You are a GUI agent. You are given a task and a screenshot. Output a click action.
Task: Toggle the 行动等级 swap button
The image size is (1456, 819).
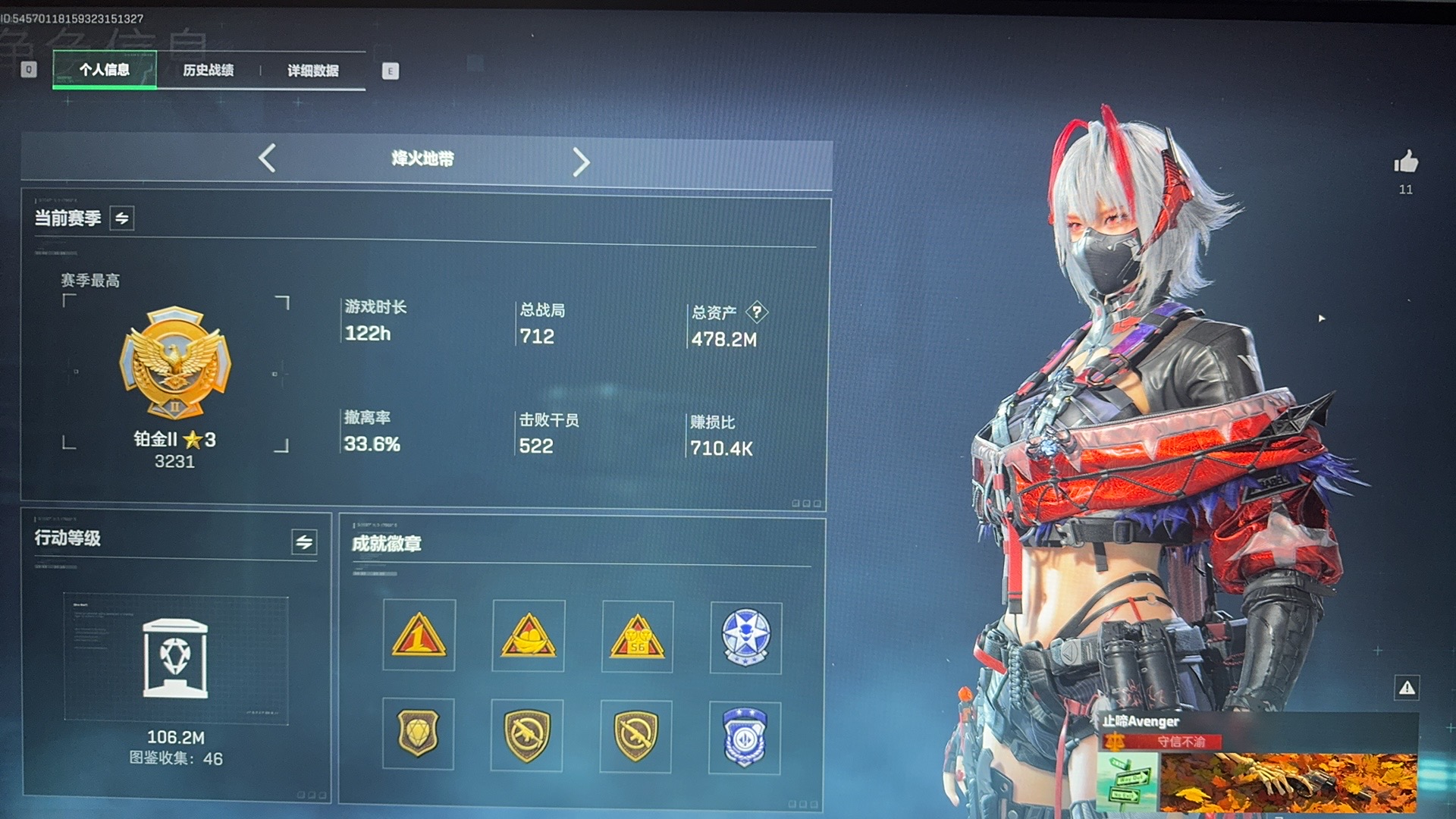304,541
